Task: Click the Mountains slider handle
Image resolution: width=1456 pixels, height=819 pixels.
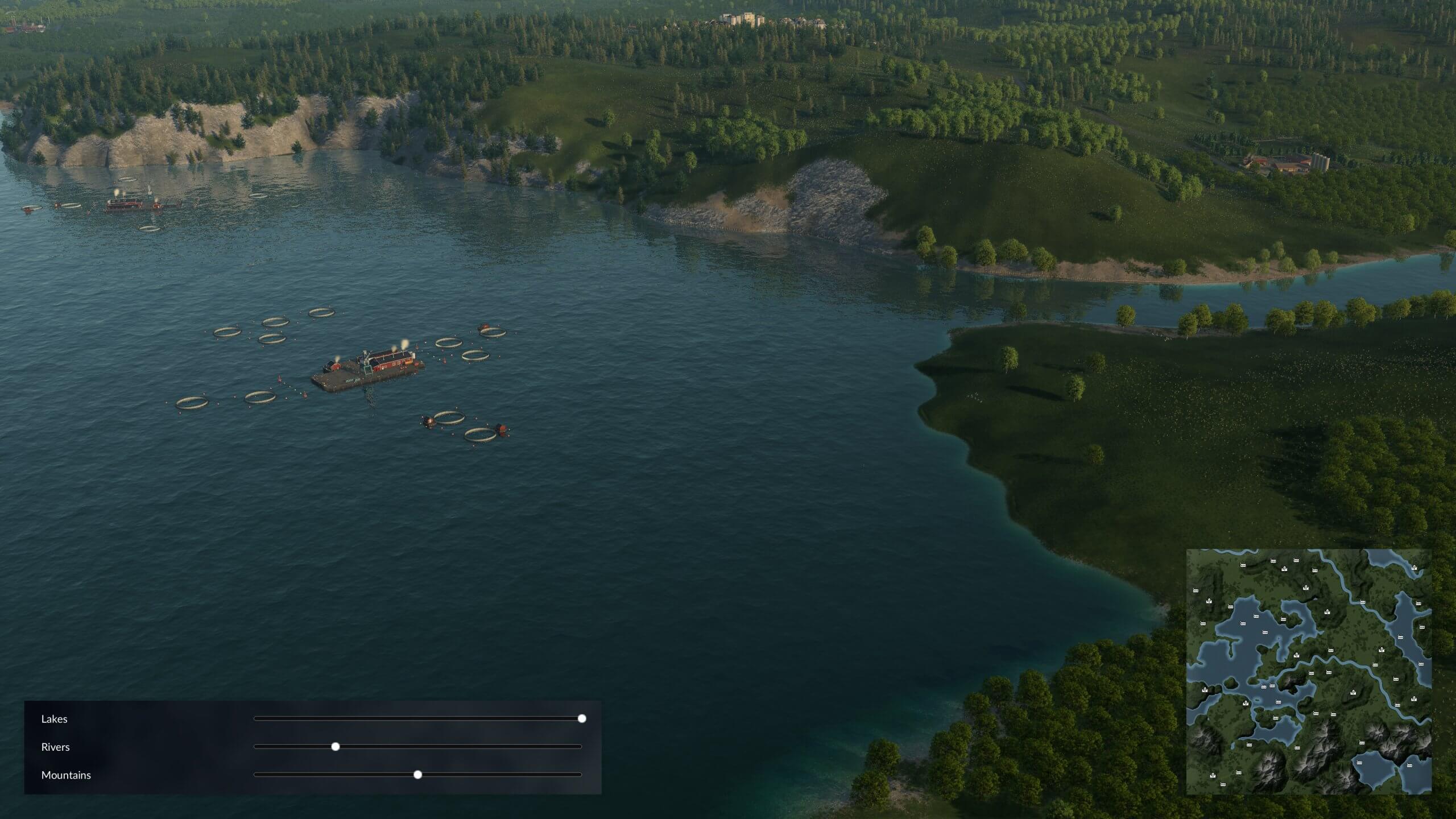Action: coord(418,775)
